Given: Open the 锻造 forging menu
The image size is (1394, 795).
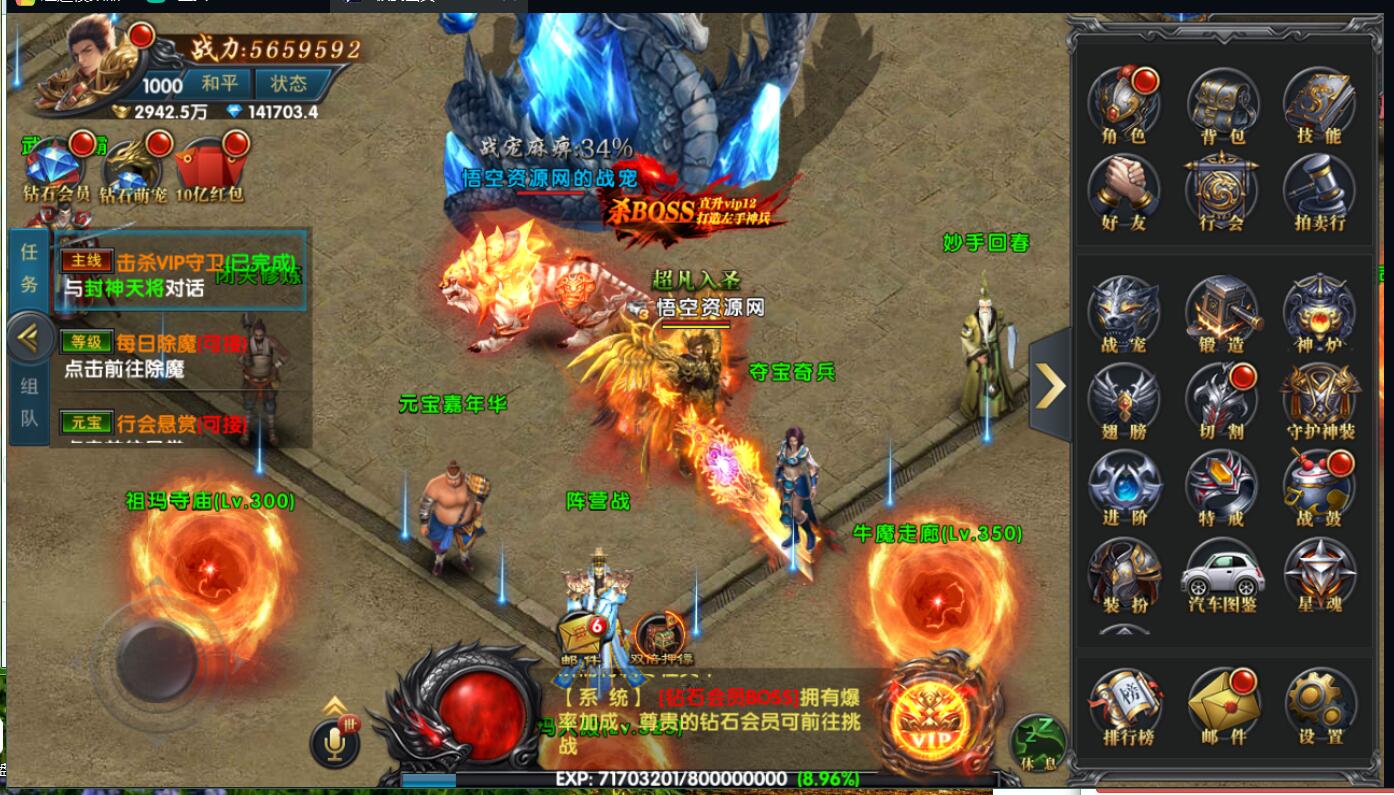Looking at the screenshot, I should click(1222, 312).
